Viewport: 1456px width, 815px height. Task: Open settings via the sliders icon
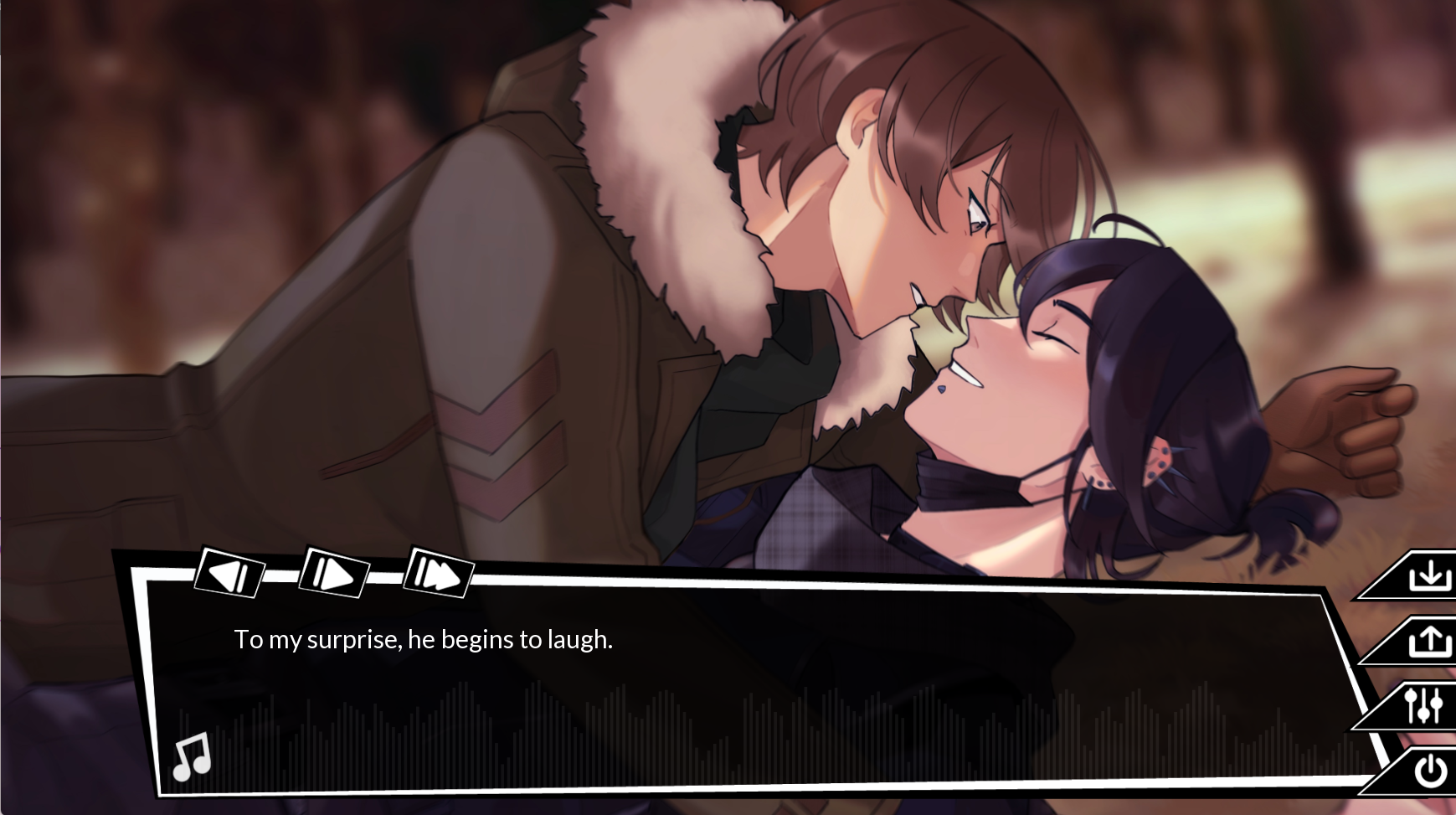pos(1423,706)
